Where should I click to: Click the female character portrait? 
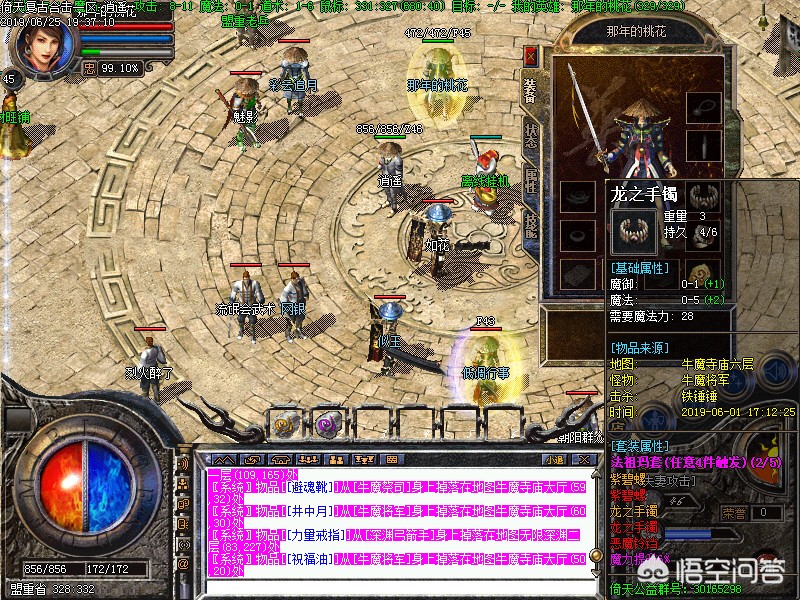pyautogui.click(x=41, y=40)
